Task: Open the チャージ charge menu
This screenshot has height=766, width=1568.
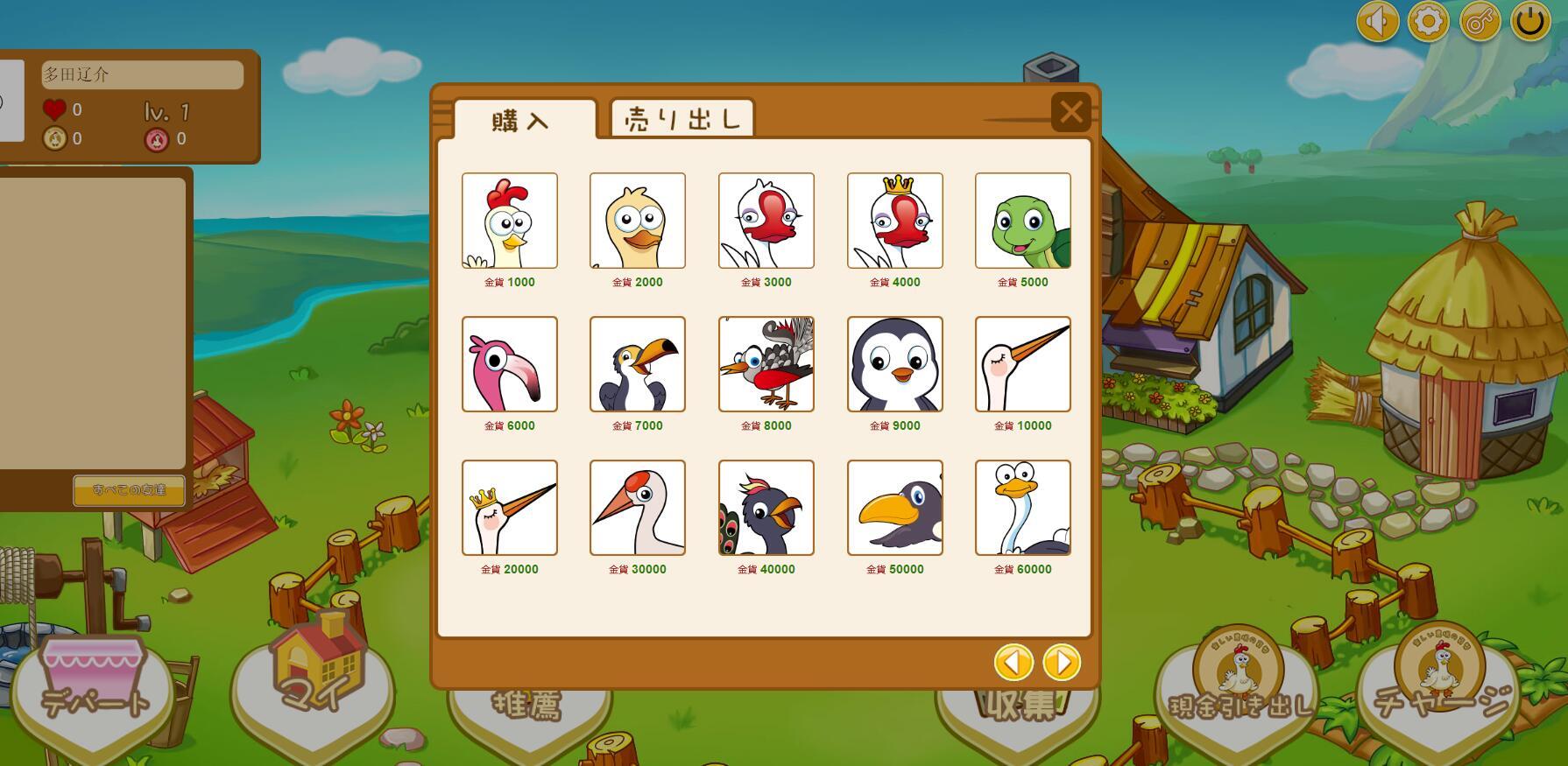Action: (x=1441, y=692)
